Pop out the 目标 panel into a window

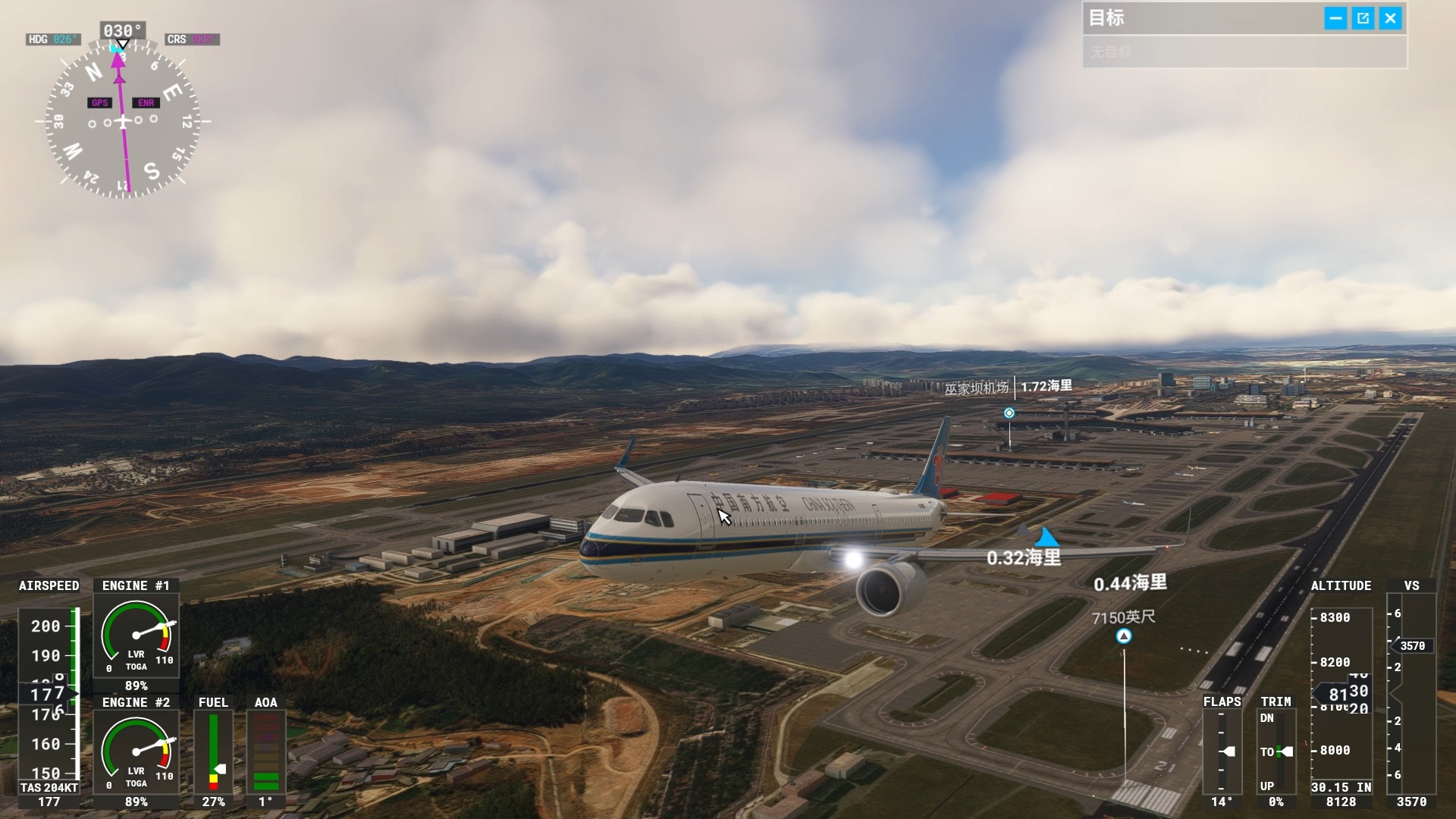pos(1363,18)
